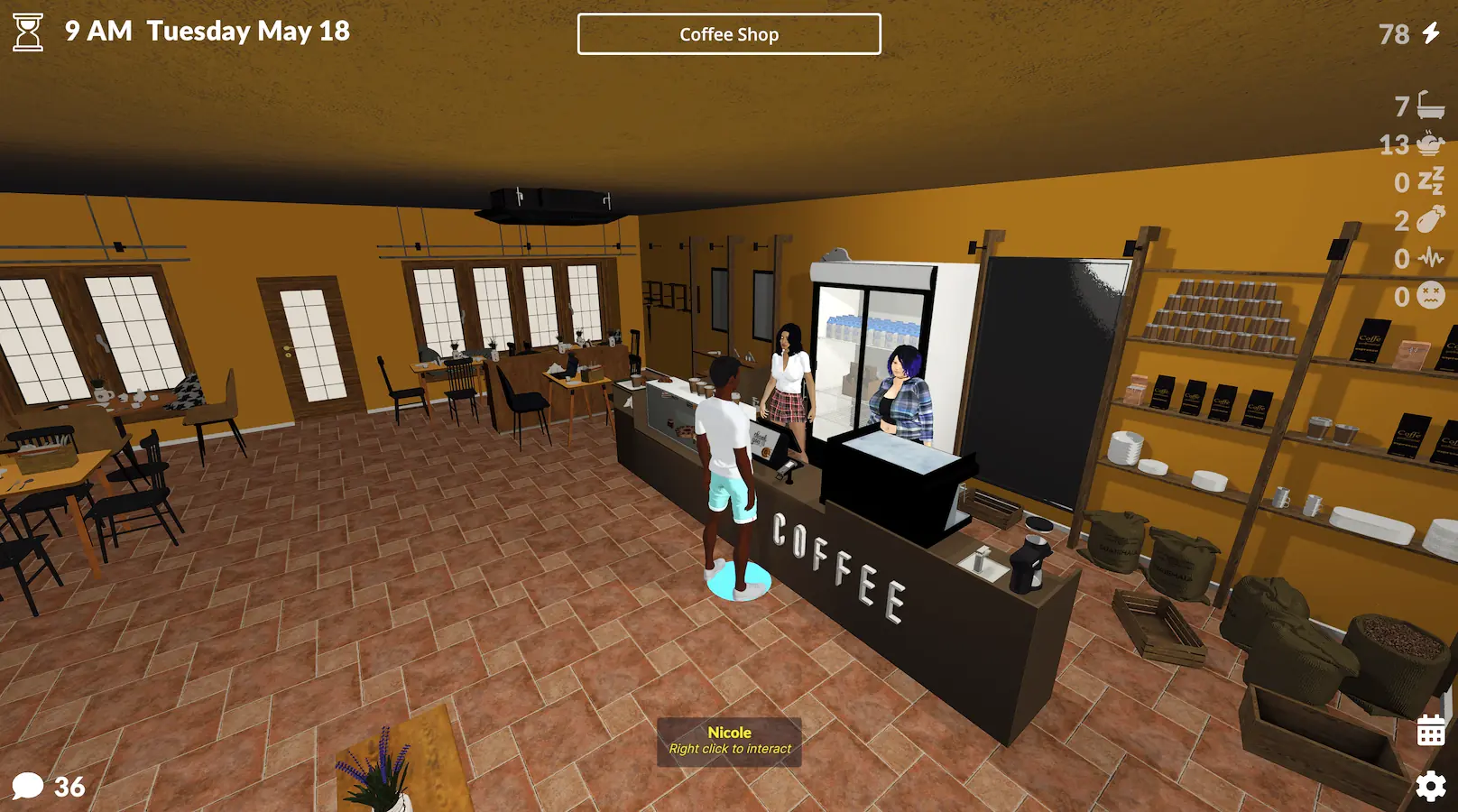Open the Coffee Shop location button

click(x=729, y=34)
